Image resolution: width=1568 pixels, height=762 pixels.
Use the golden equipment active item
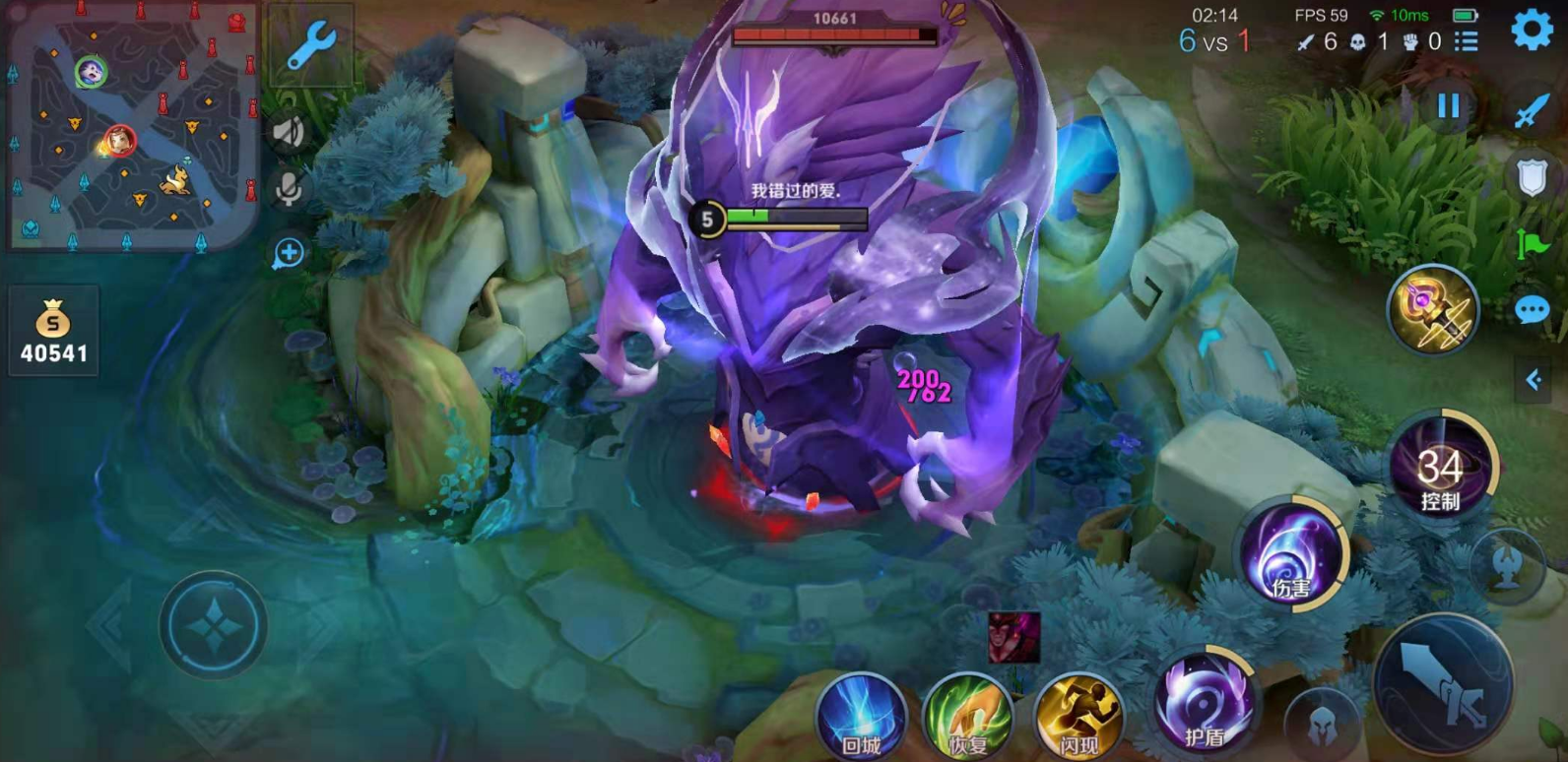1433,310
